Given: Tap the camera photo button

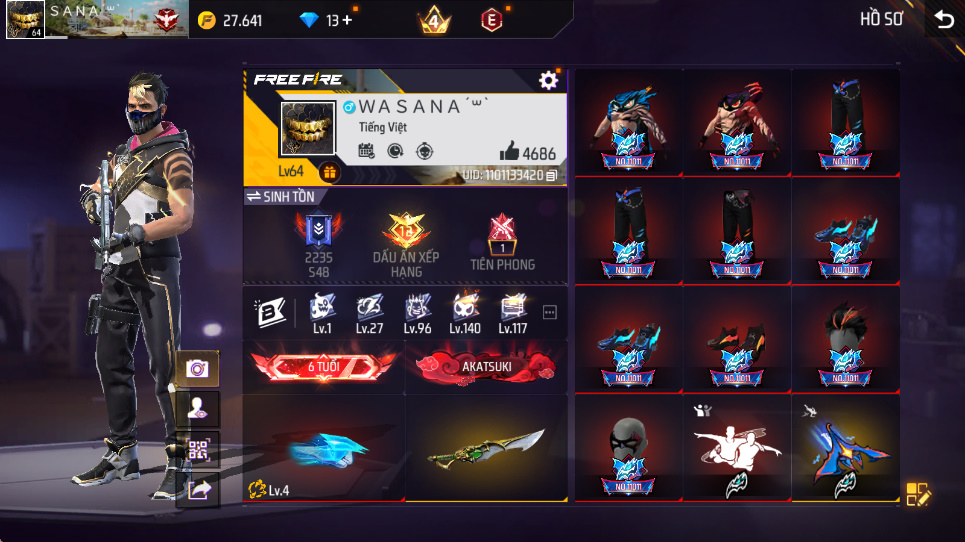Looking at the screenshot, I should 197,369.
